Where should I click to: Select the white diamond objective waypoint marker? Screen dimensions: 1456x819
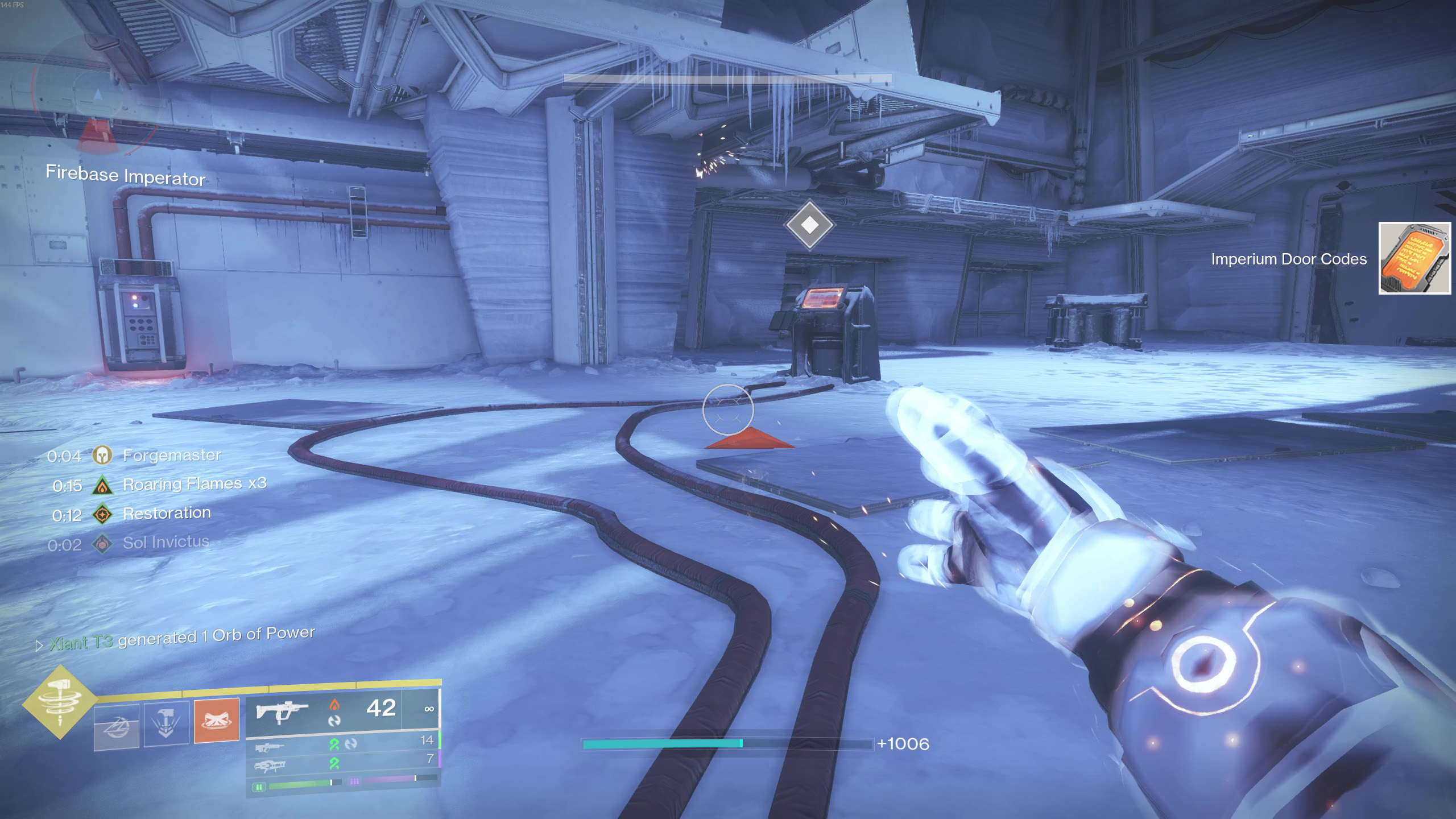pyautogui.click(x=809, y=225)
